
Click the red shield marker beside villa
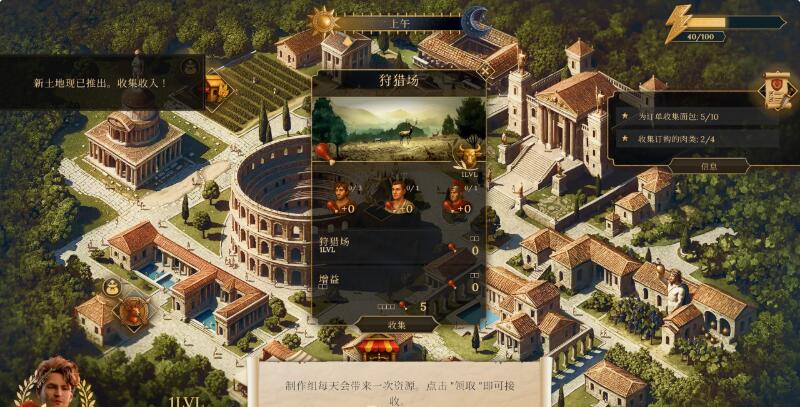(131, 313)
